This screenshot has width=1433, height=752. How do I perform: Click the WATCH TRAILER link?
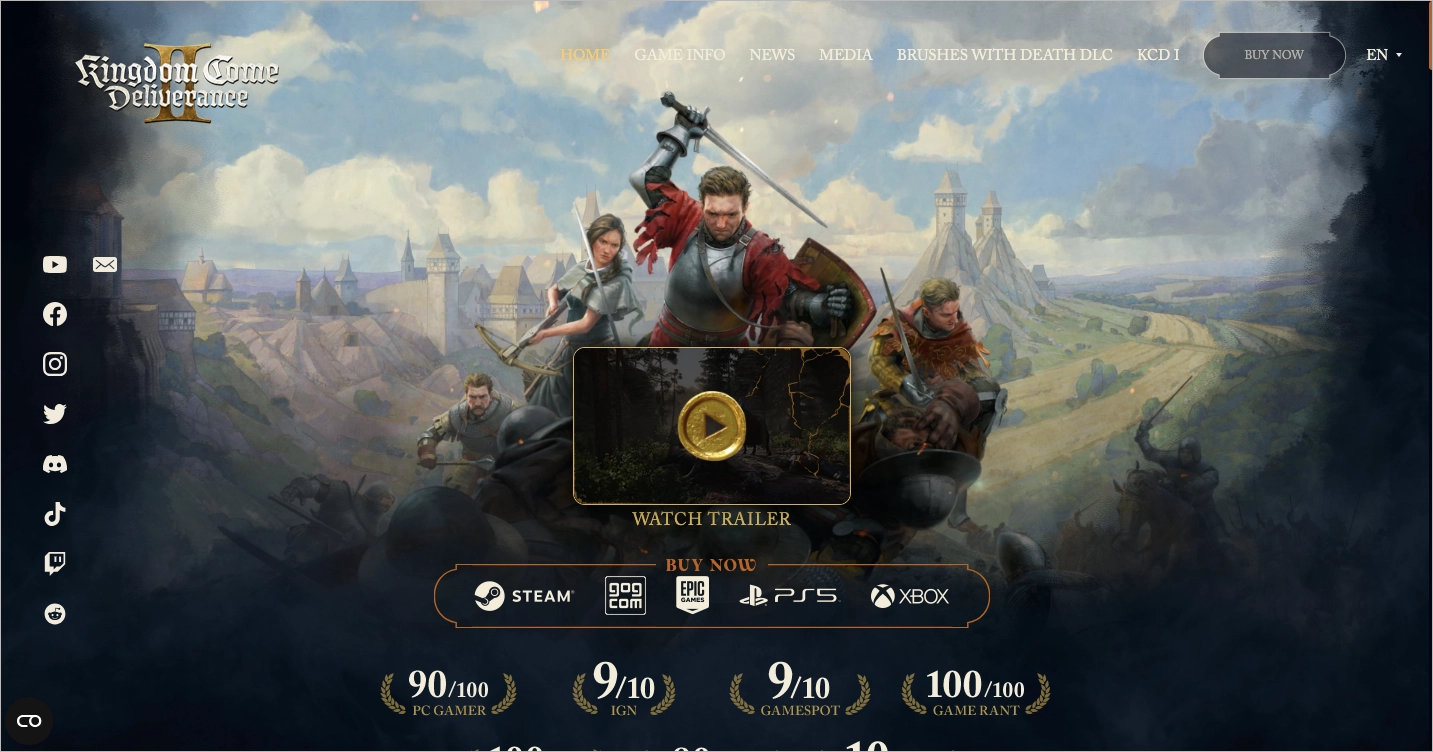(x=711, y=519)
